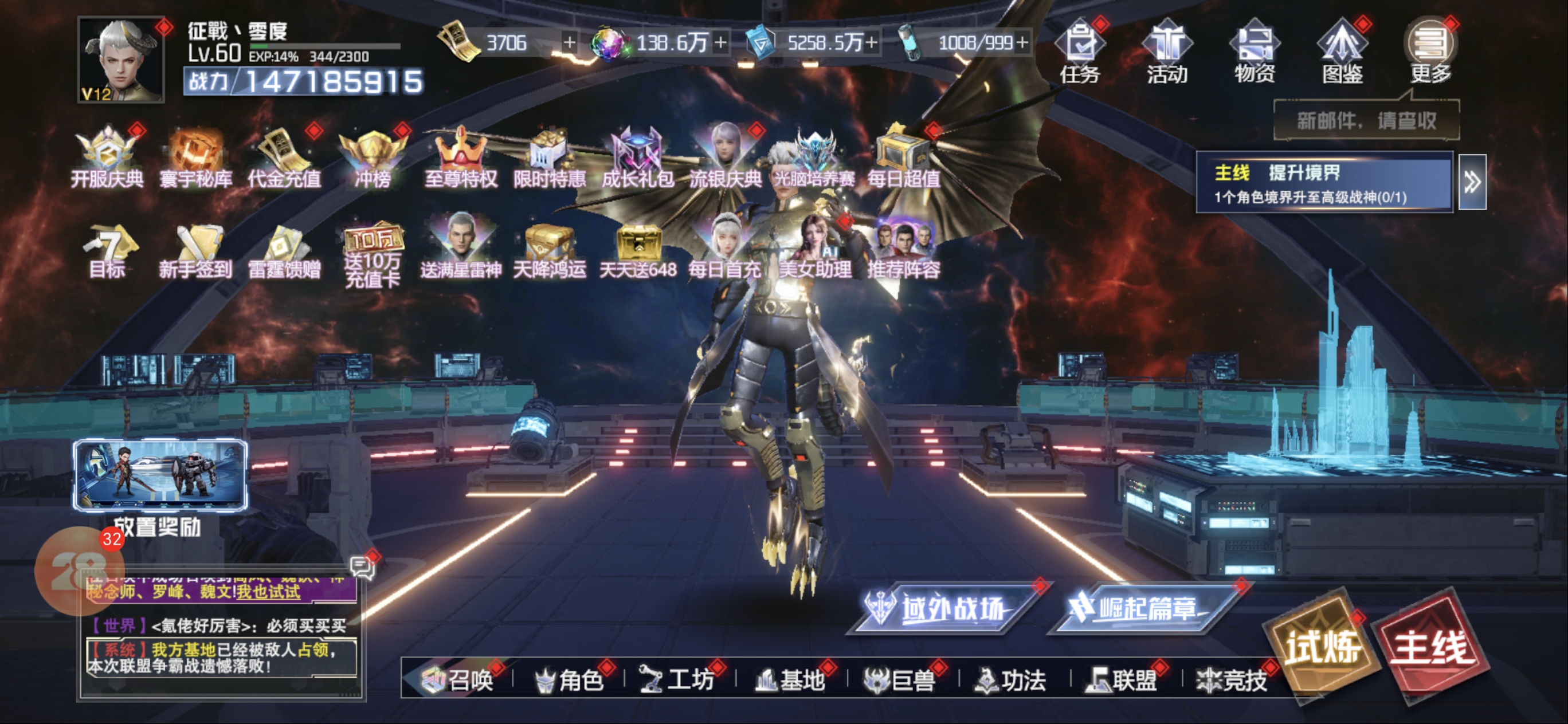
Task: Open the 任务 quest menu
Action: tap(1079, 51)
